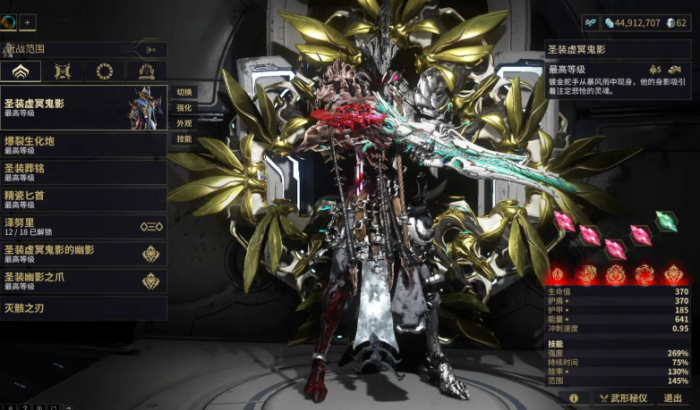Image resolution: width=700 pixels, height=410 pixels.
Task: Open the 强化 (upgrade) option
Action: click(184, 107)
